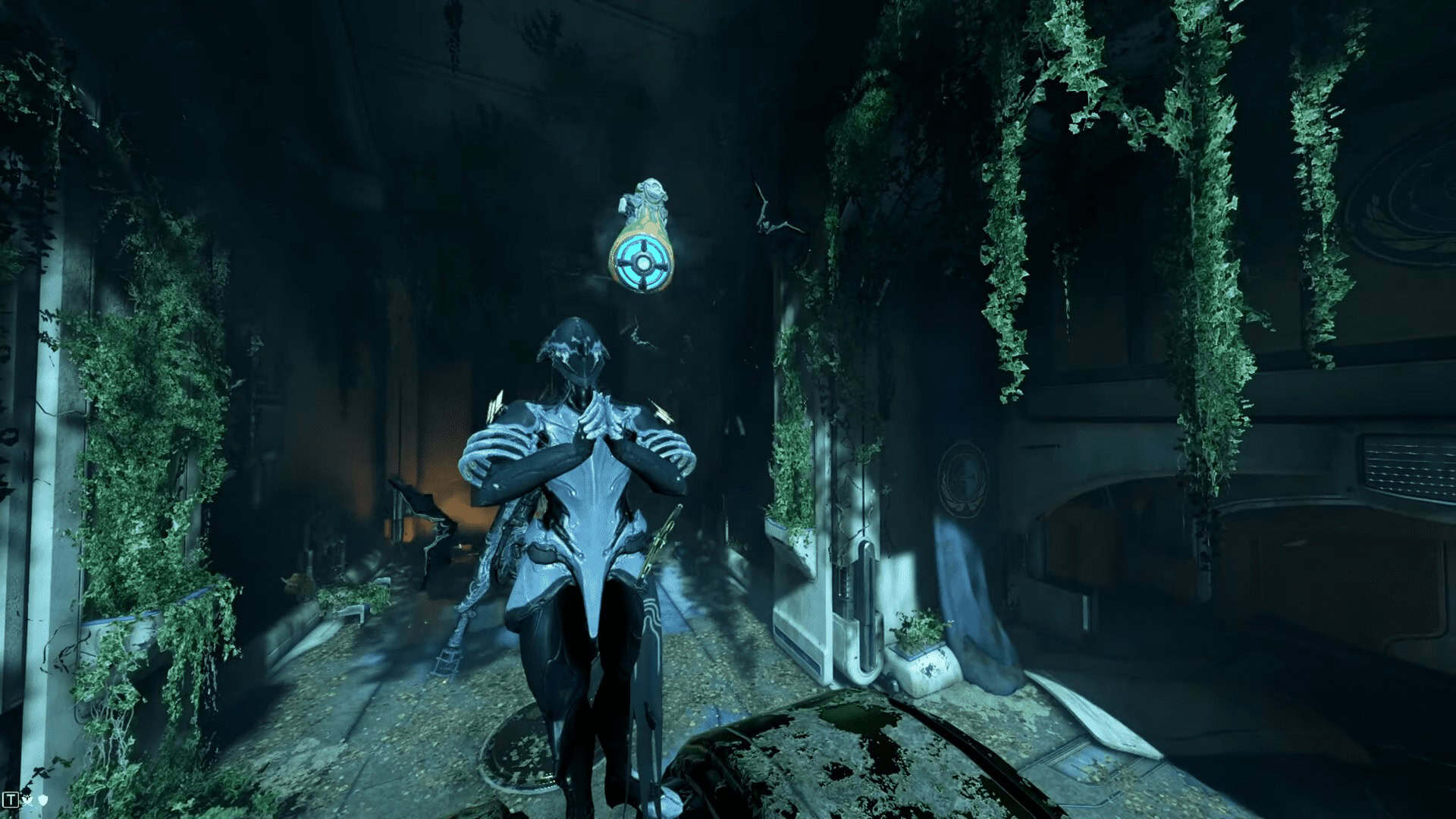Image resolution: width=1456 pixels, height=819 pixels.
Task: Click the lotus emblem chat icon
Action: click(x=28, y=799)
